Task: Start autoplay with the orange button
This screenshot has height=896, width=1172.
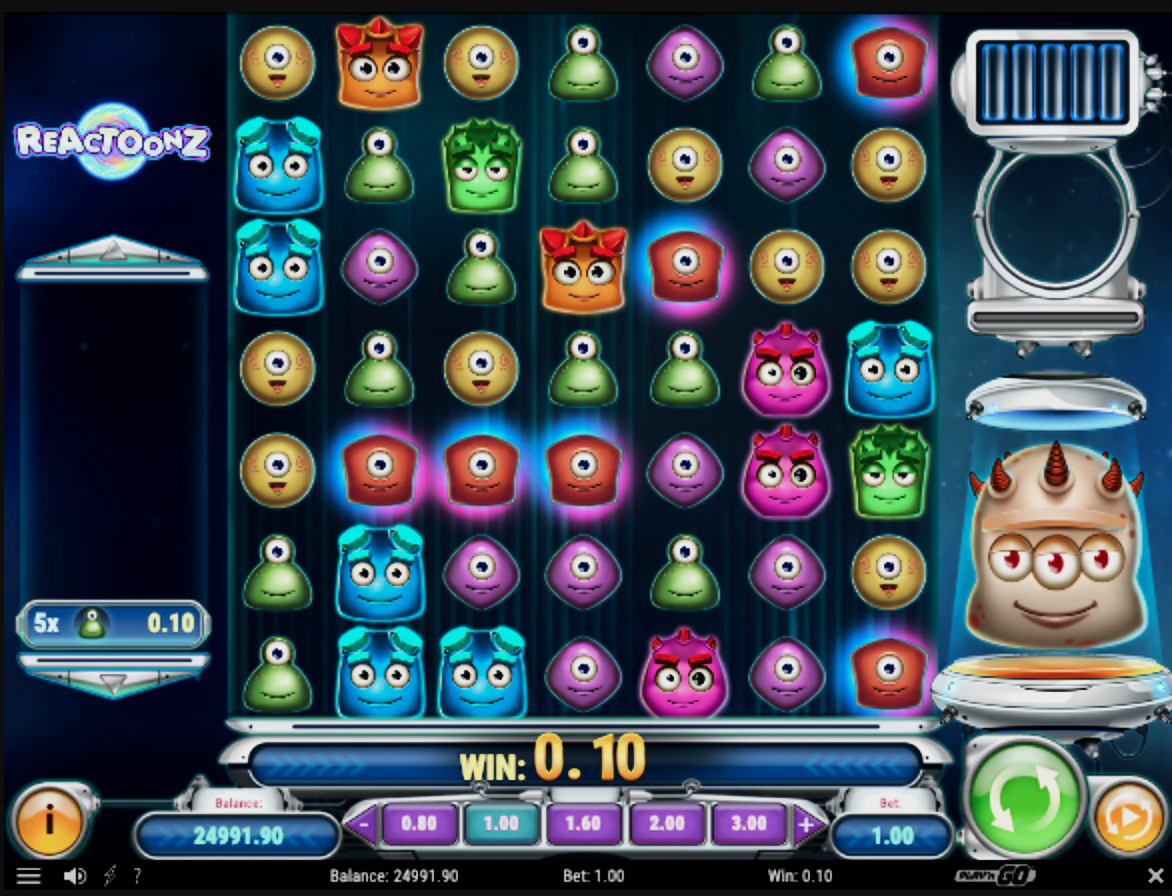Action: click(1127, 821)
